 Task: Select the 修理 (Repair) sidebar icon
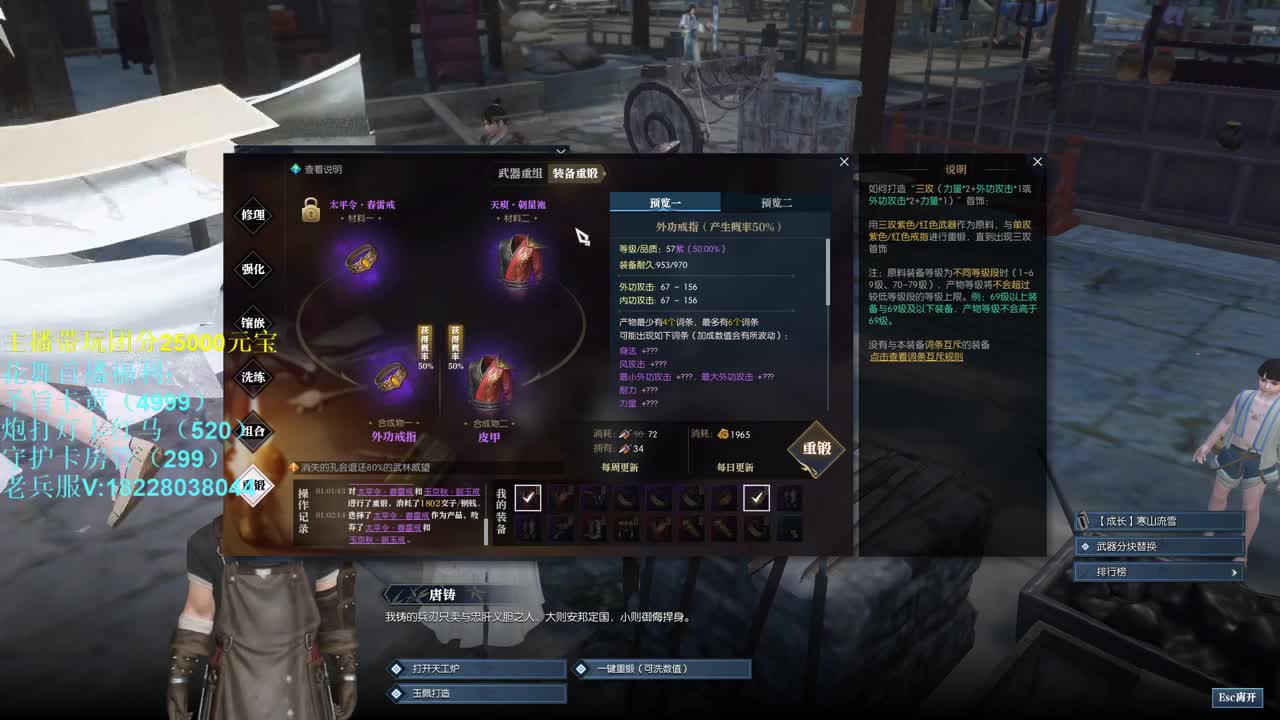pyautogui.click(x=251, y=213)
